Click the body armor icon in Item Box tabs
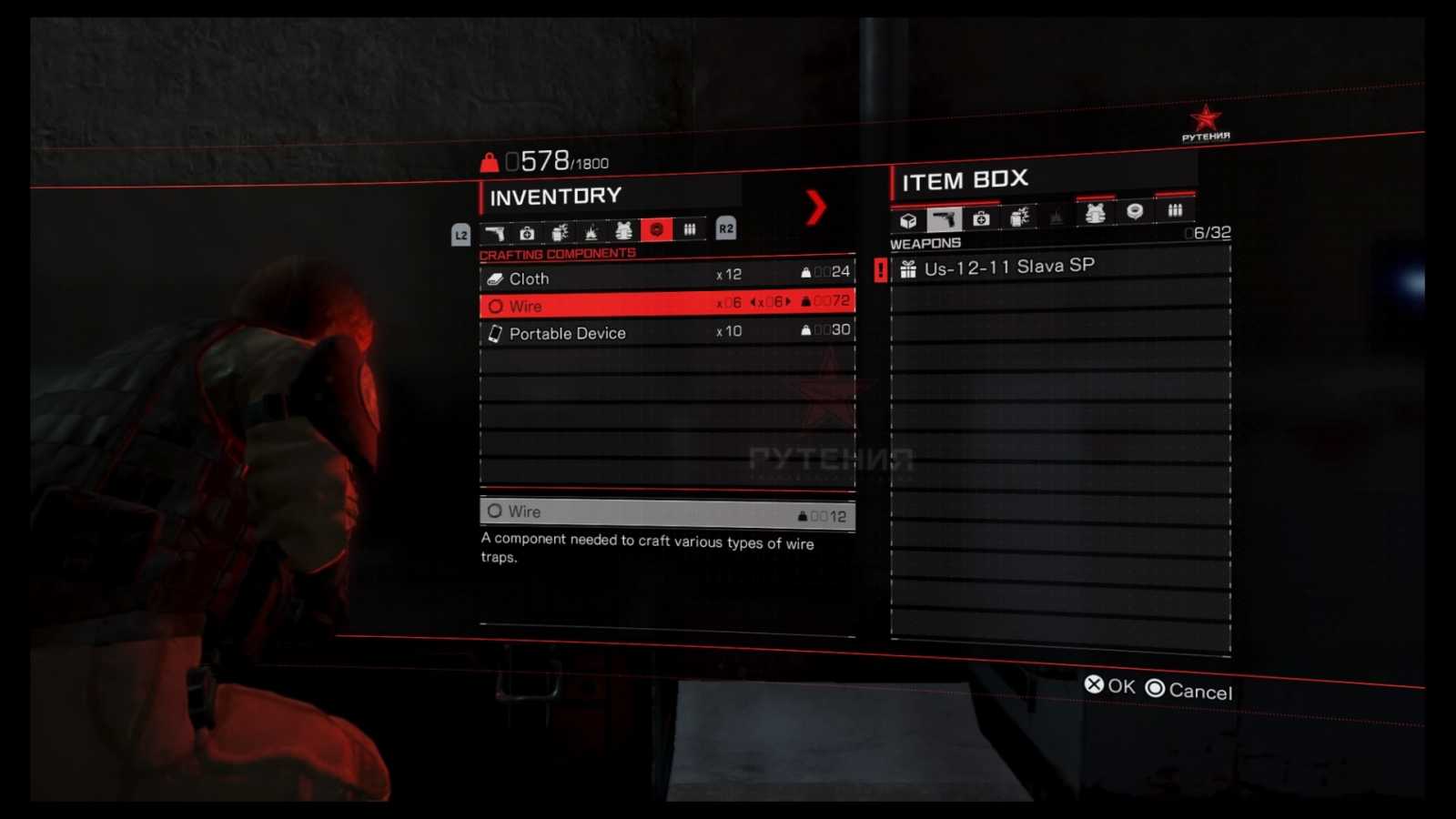Image resolution: width=1456 pixels, height=819 pixels. coord(1097,215)
